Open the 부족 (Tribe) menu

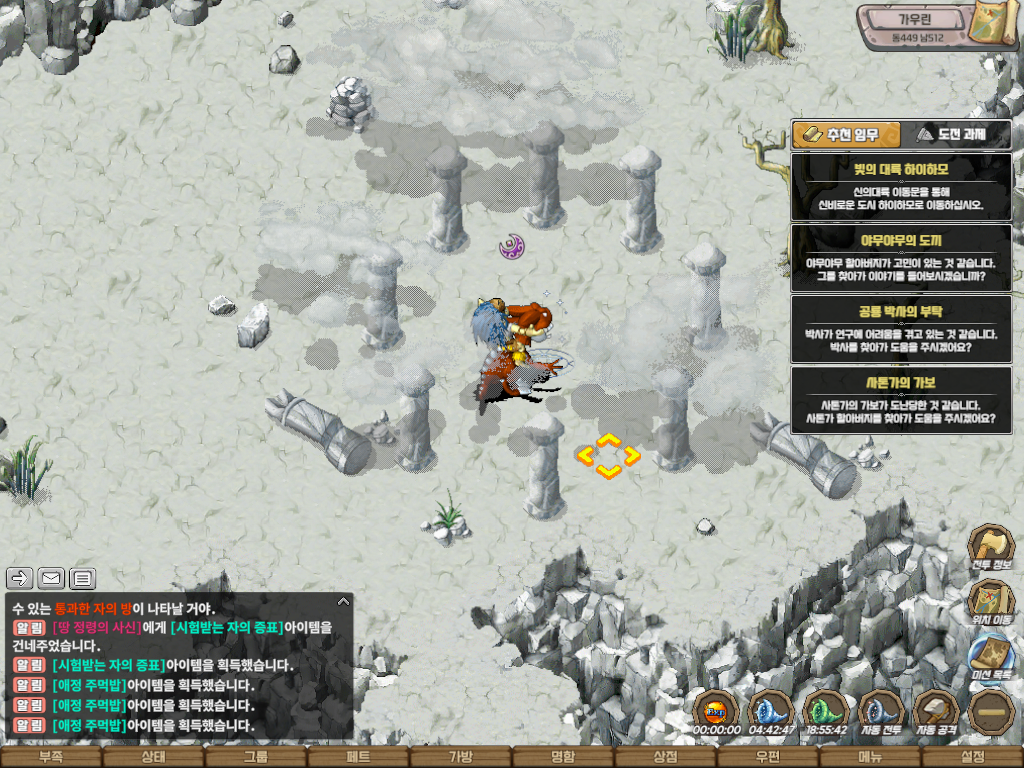pyautogui.click(x=51, y=757)
